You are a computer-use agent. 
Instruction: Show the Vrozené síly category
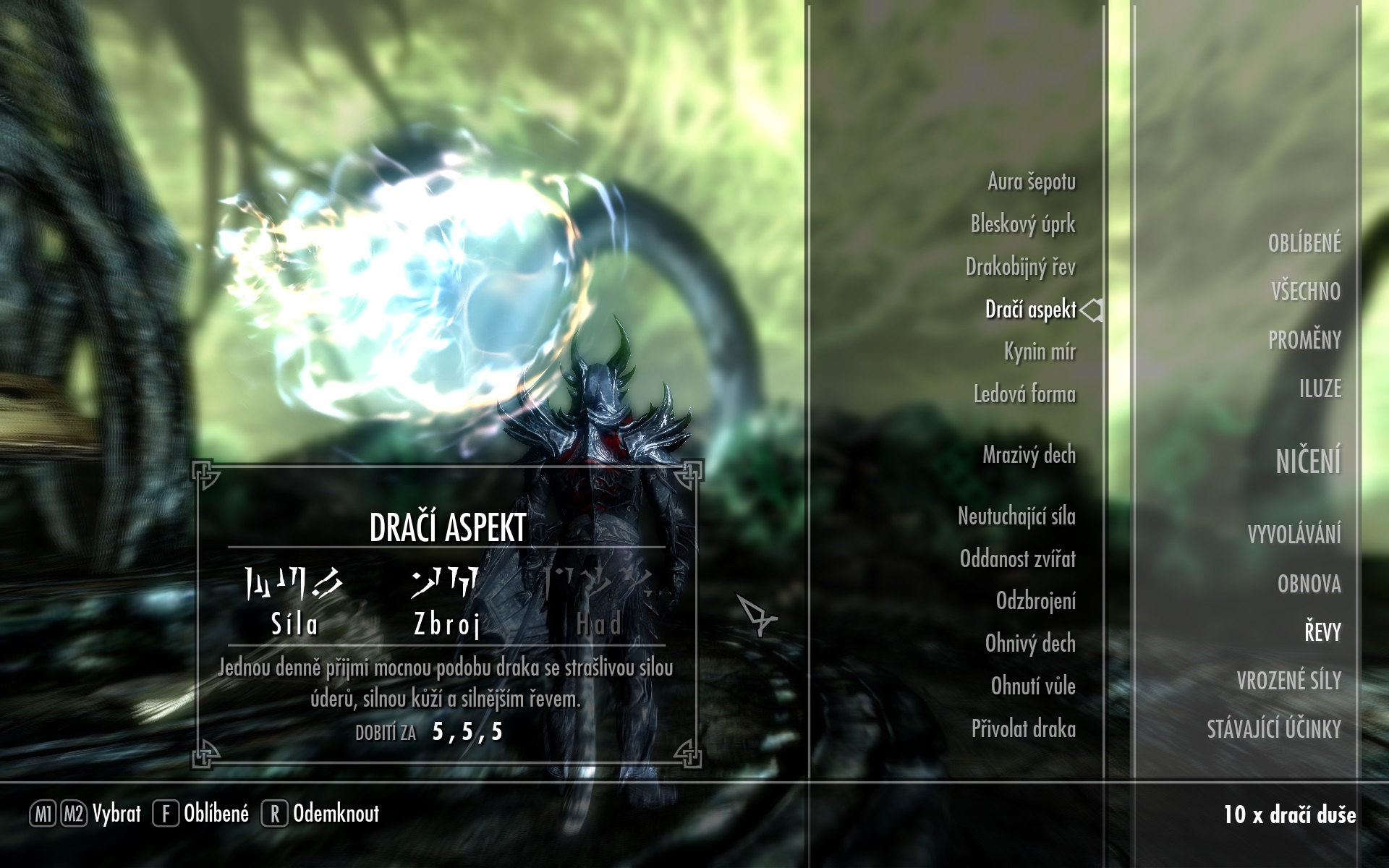coord(1288,681)
